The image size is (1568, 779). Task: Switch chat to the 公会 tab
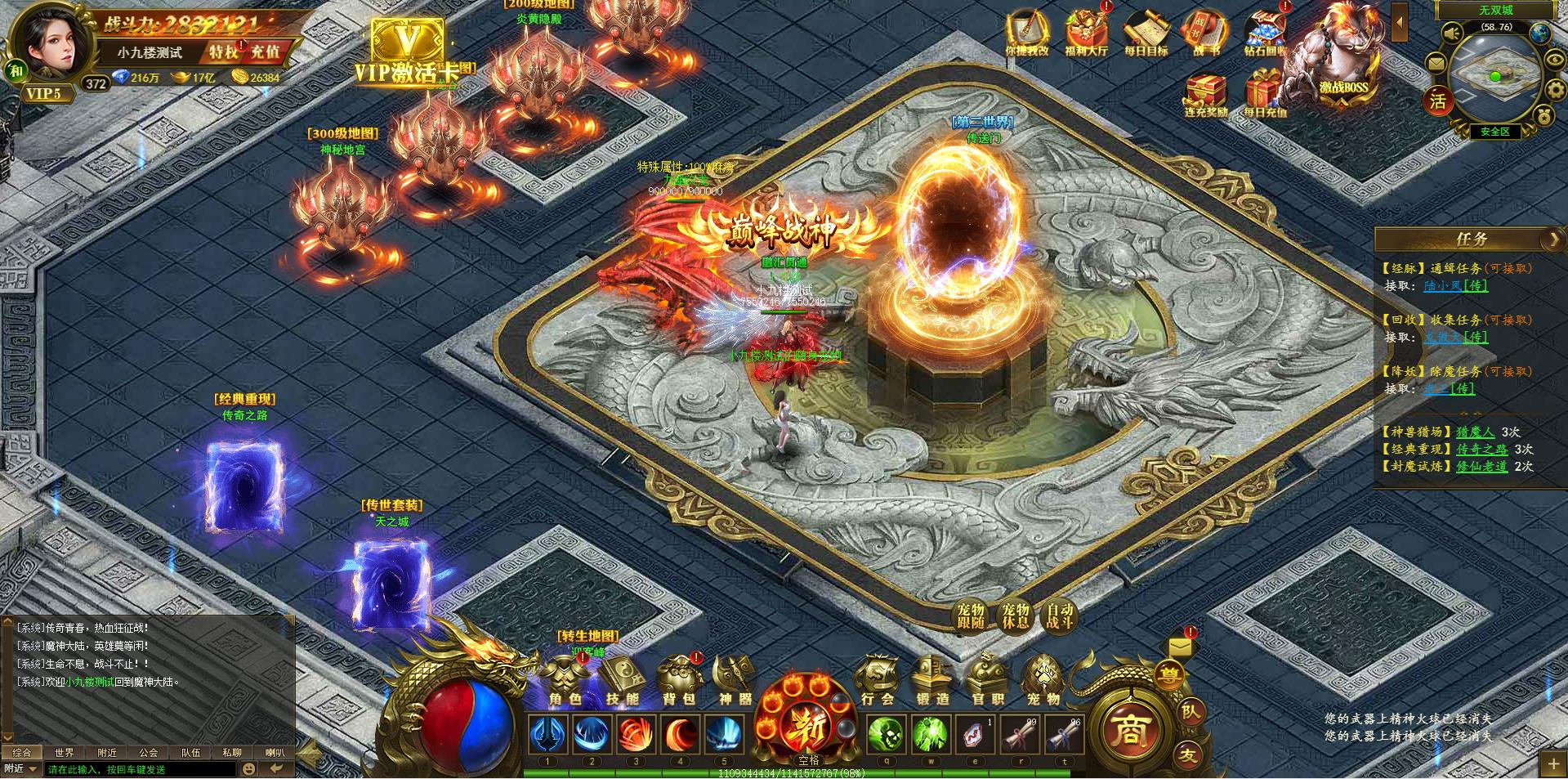(x=148, y=753)
